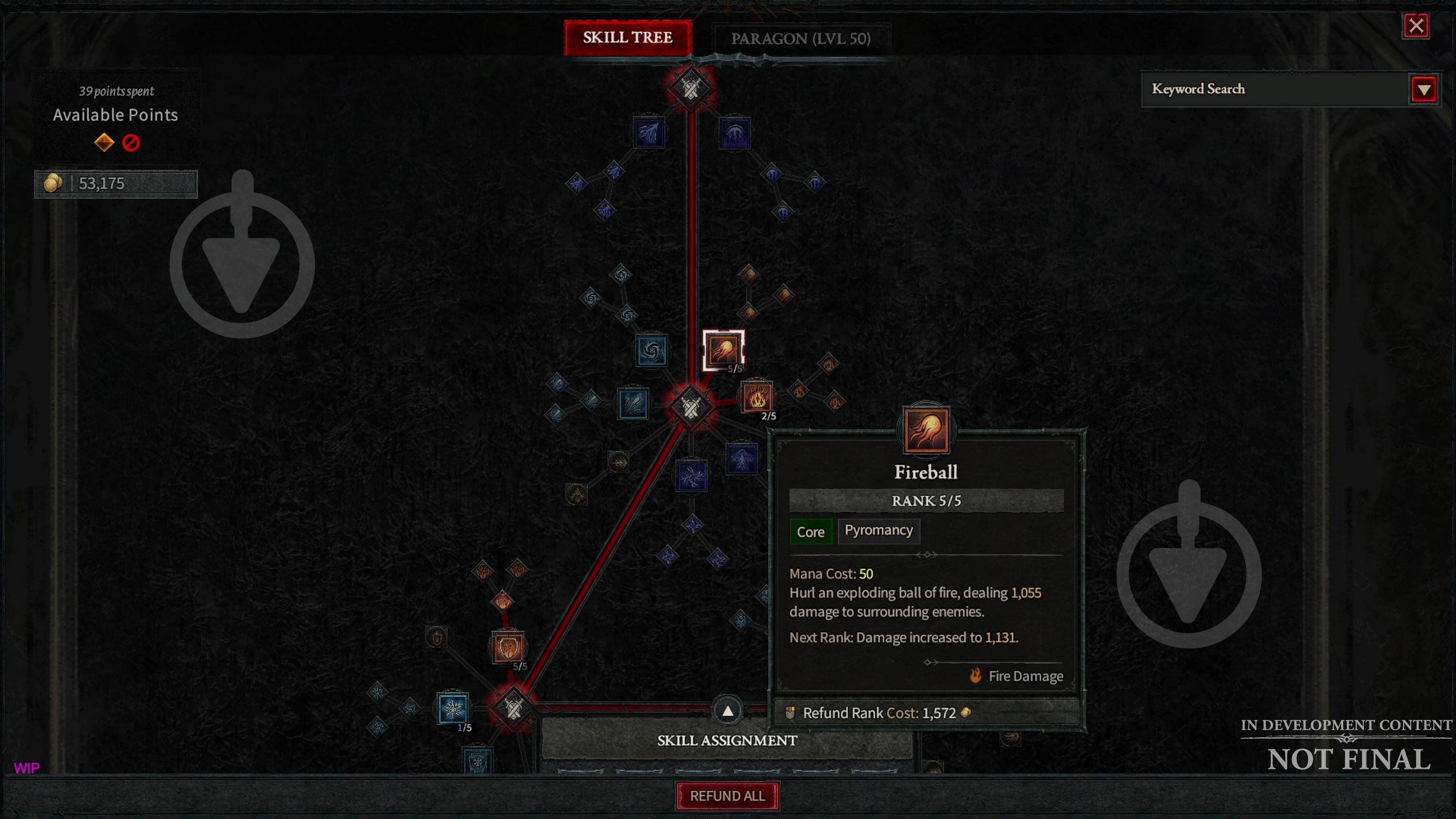The width and height of the screenshot is (1456, 819).
Task: Choose the frost snowflake node ranked 1/5
Action: click(x=453, y=709)
